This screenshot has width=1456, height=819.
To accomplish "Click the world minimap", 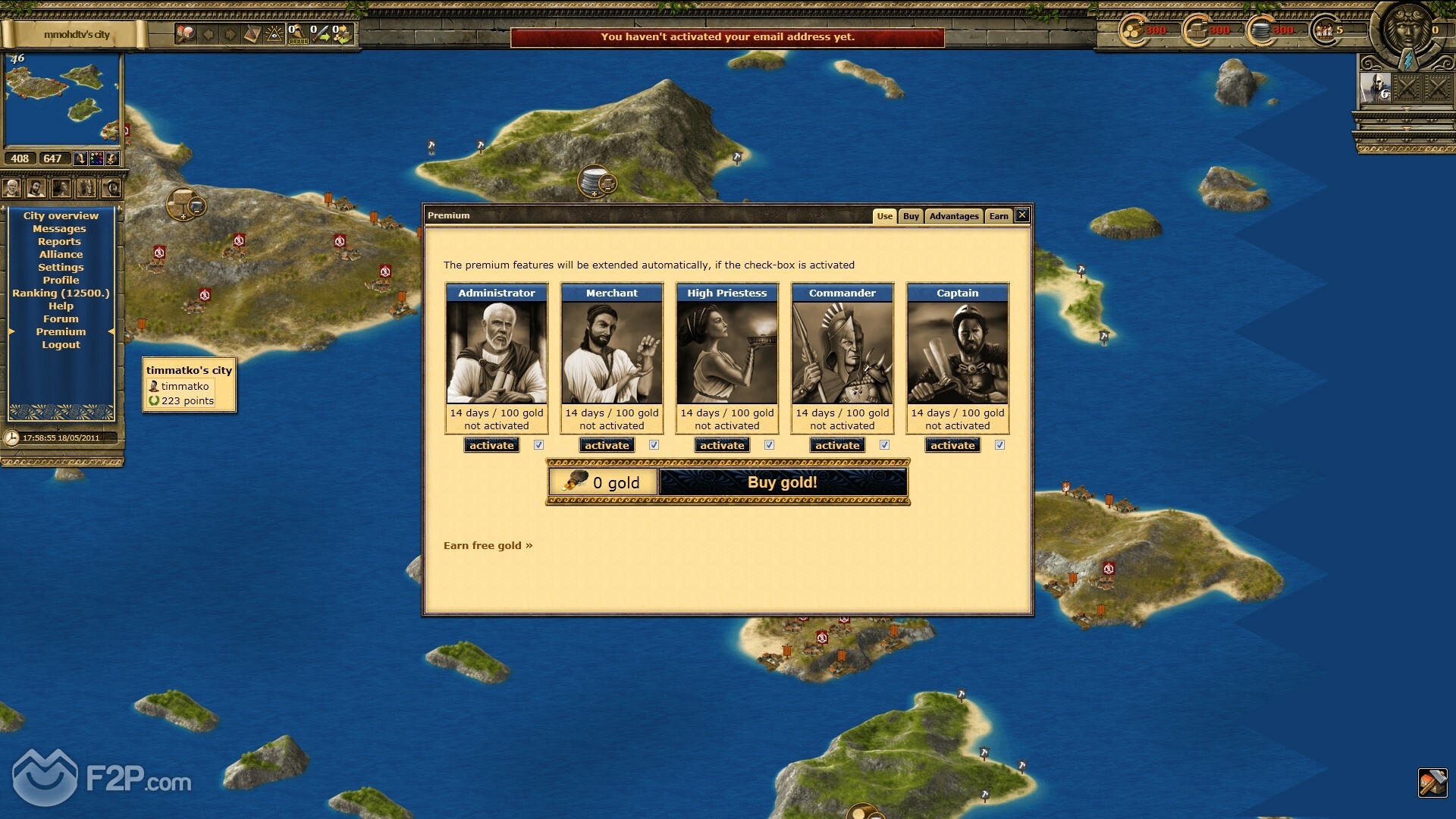I will click(62, 99).
